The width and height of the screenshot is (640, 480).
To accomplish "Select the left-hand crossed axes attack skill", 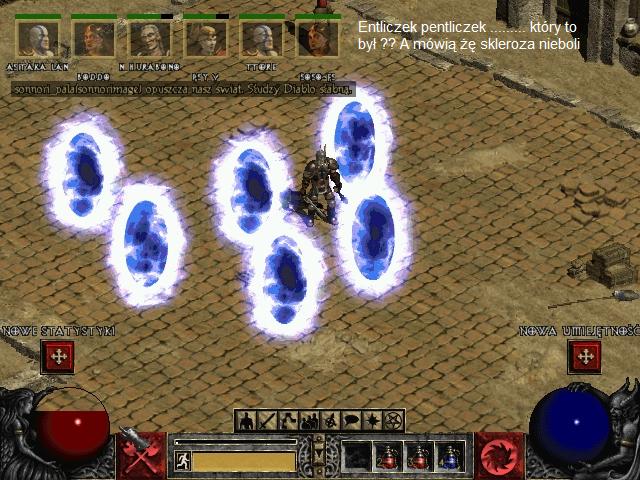I will [141, 455].
